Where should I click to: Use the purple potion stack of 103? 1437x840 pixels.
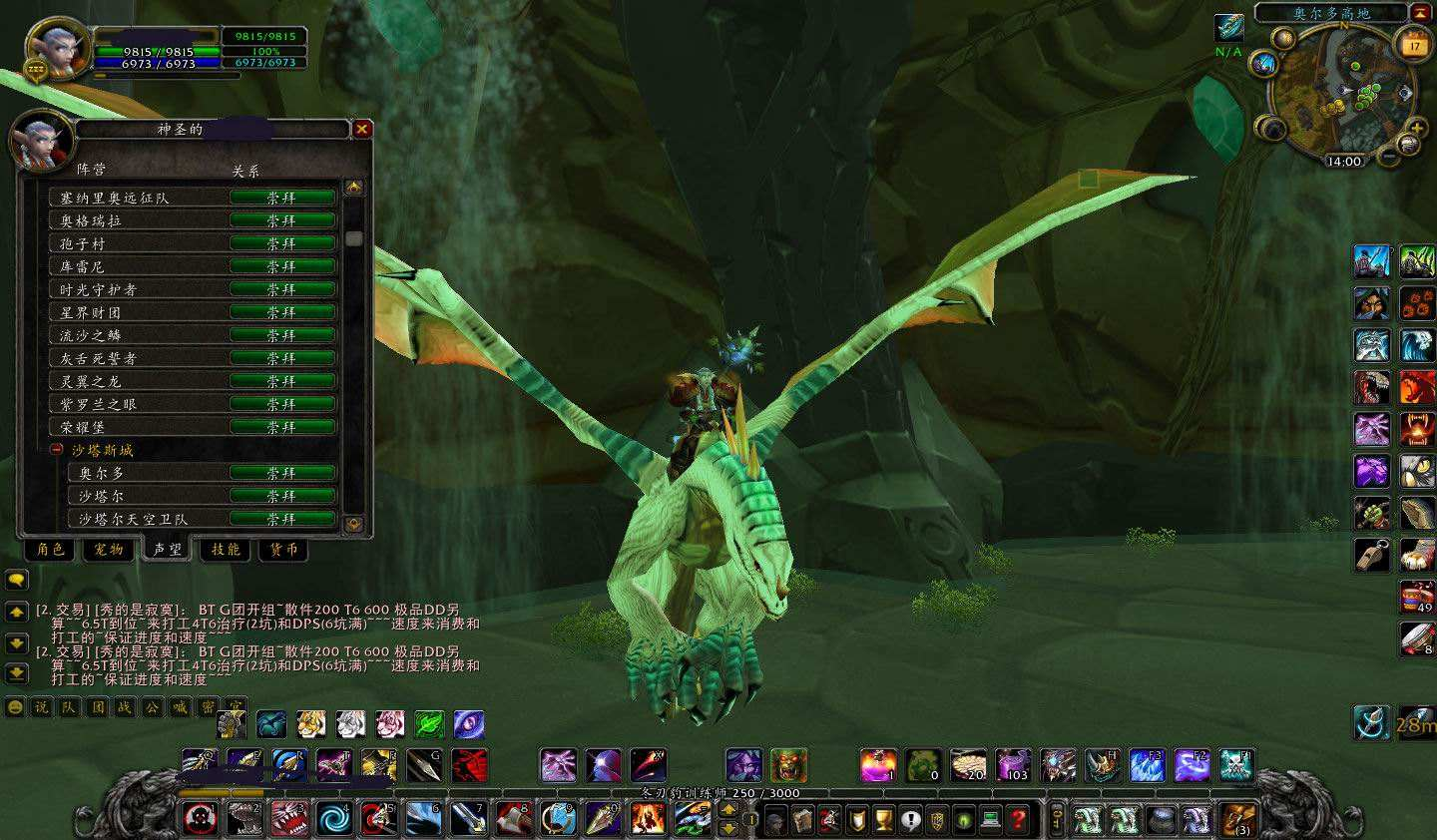click(1013, 765)
